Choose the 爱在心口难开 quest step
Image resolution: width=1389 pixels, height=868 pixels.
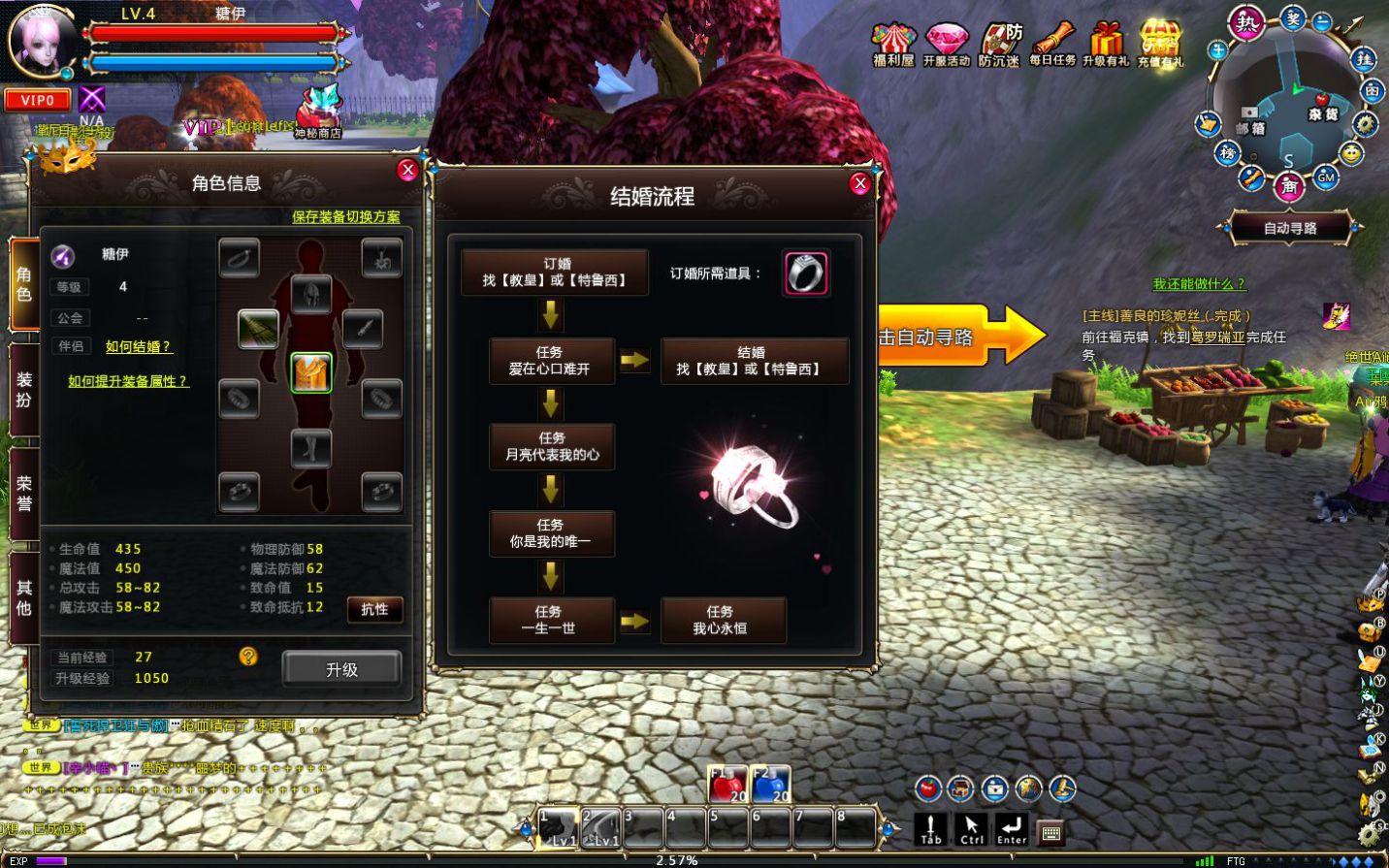pyautogui.click(x=551, y=361)
